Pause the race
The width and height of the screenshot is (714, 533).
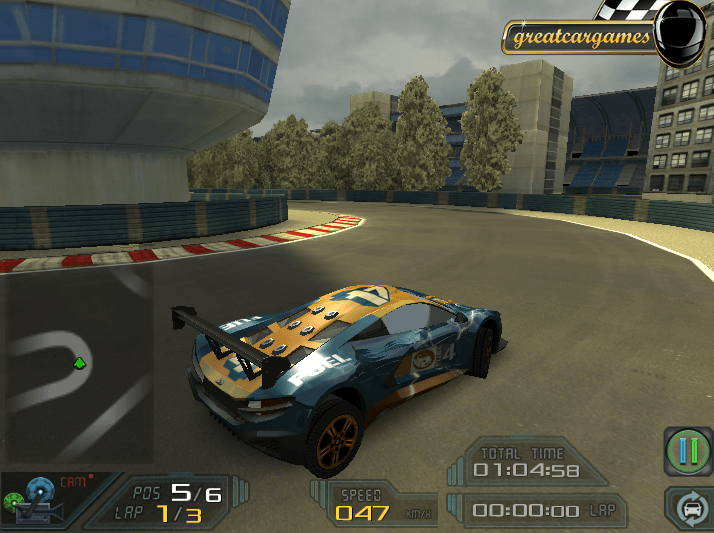pyautogui.click(x=688, y=451)
